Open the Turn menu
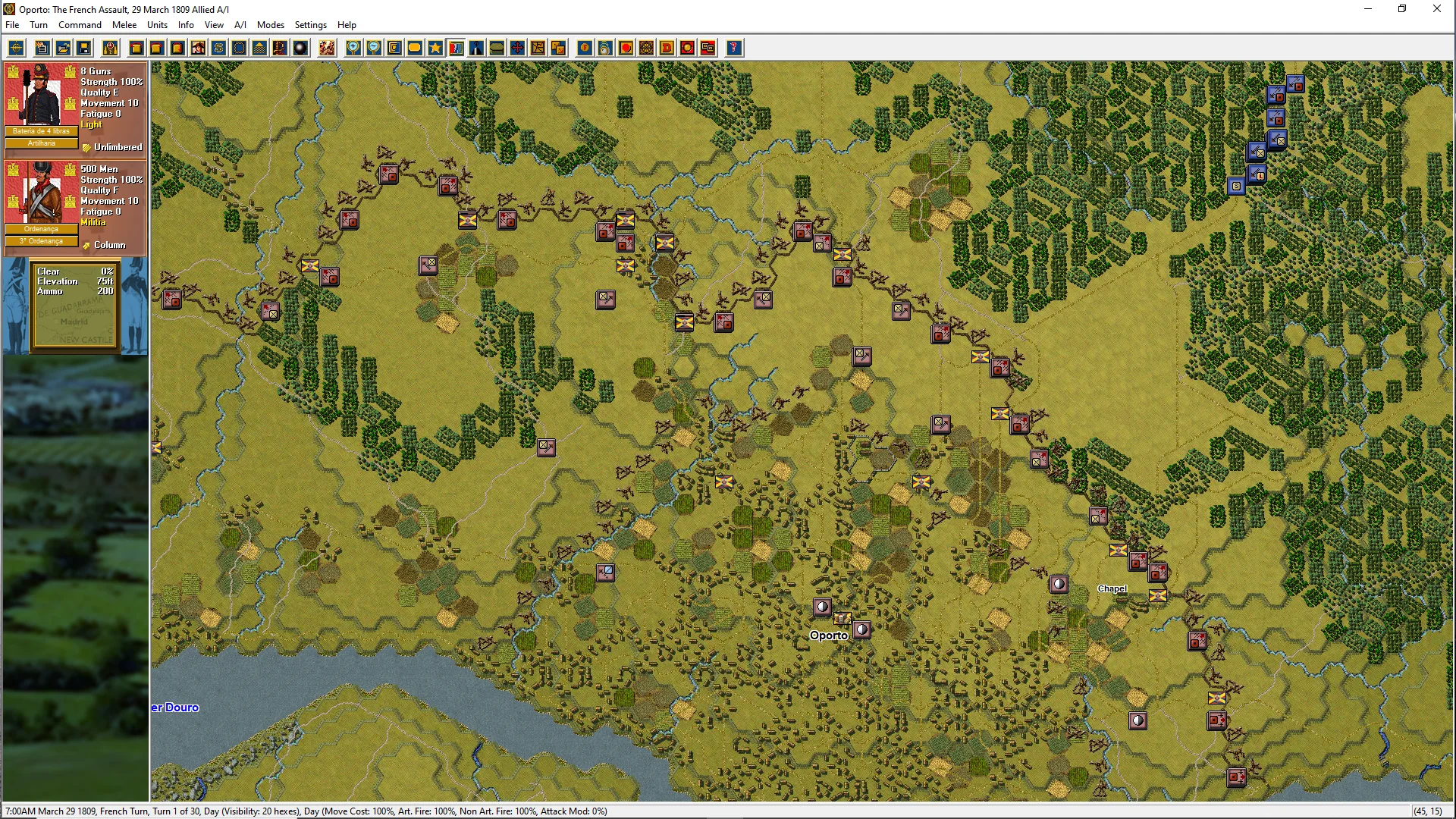1456x819 pixels. click(38, 25)
